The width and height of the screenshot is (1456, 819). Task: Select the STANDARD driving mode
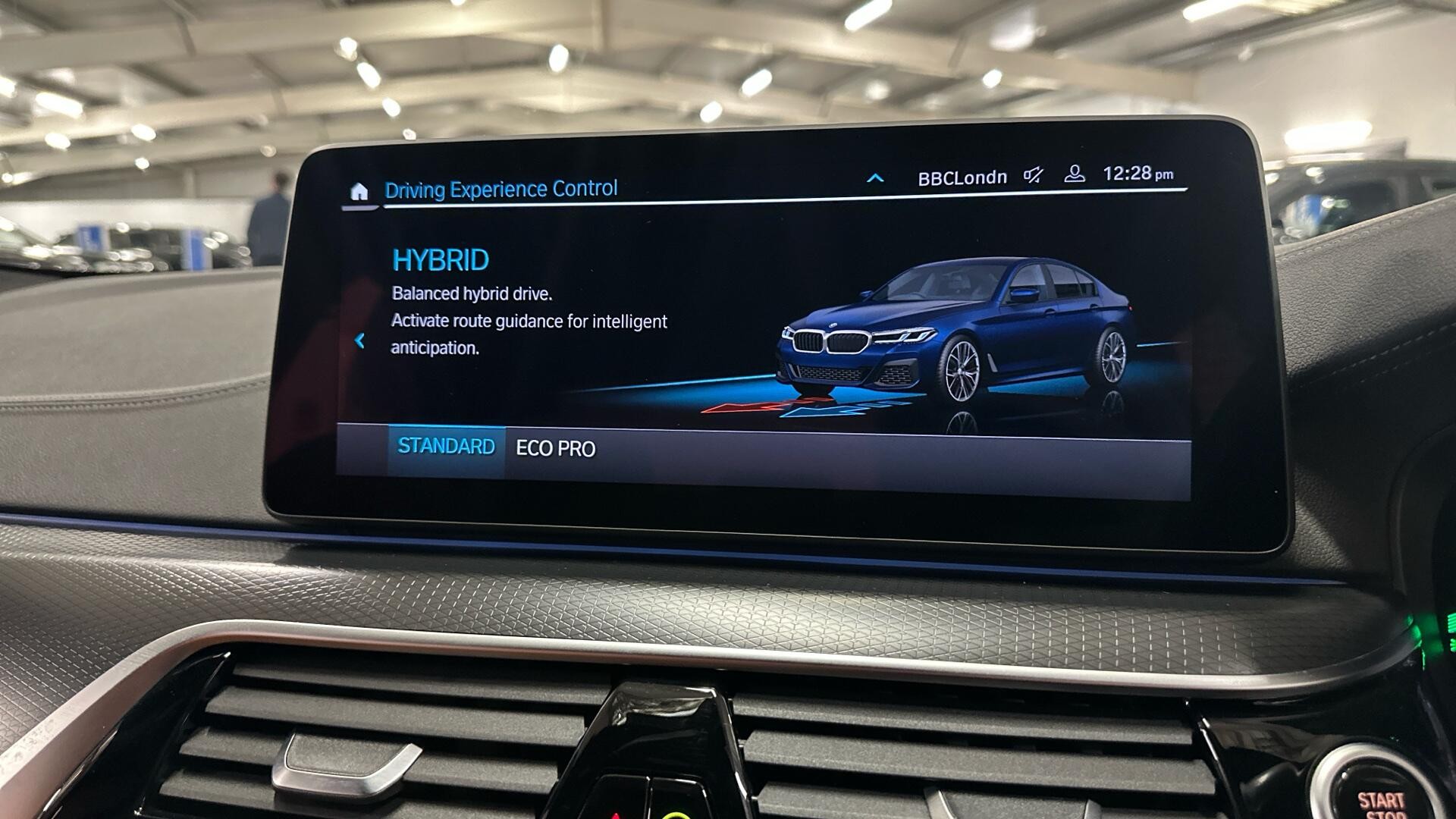point(446,447)
